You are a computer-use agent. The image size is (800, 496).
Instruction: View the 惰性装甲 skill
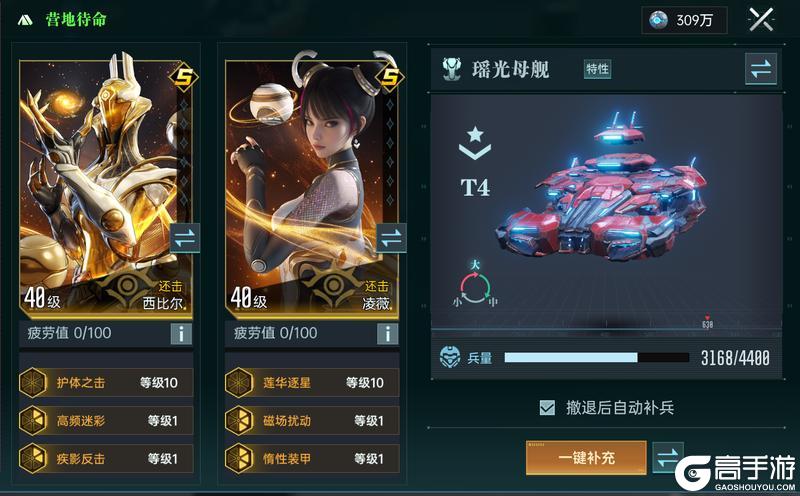pyautogui.click(x=312, y=458)
